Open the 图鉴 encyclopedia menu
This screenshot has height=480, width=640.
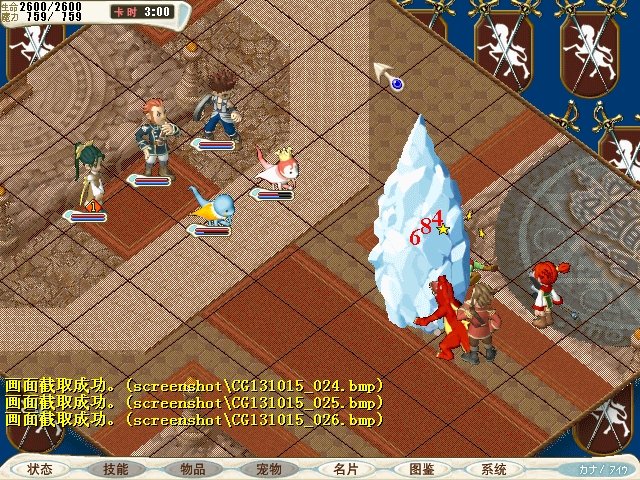pos(421,469)
